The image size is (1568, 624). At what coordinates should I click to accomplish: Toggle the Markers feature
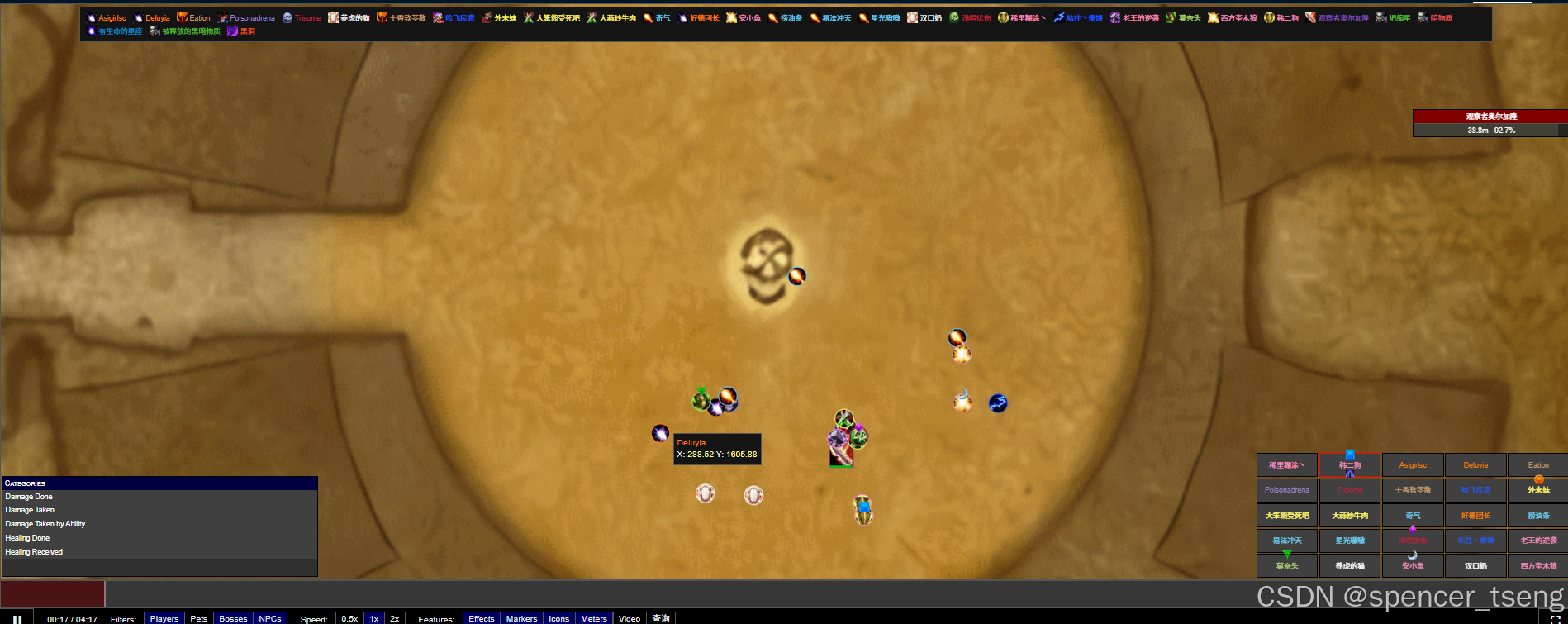click(x=521, y=618)
